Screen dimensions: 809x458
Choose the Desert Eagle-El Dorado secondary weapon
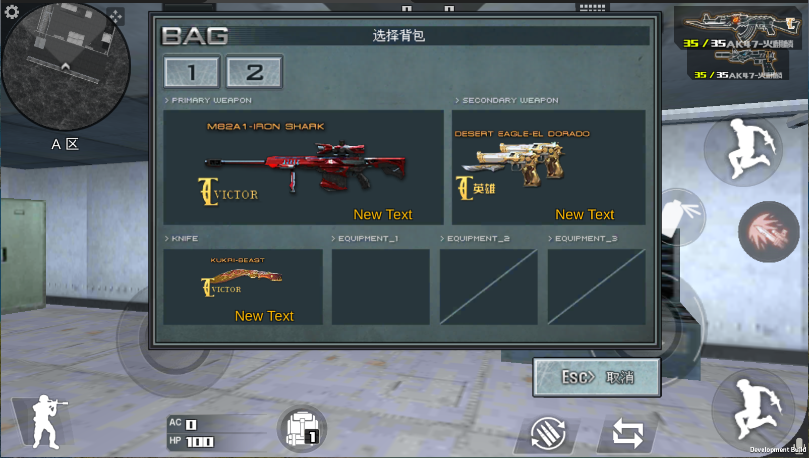tap(548, 167)
